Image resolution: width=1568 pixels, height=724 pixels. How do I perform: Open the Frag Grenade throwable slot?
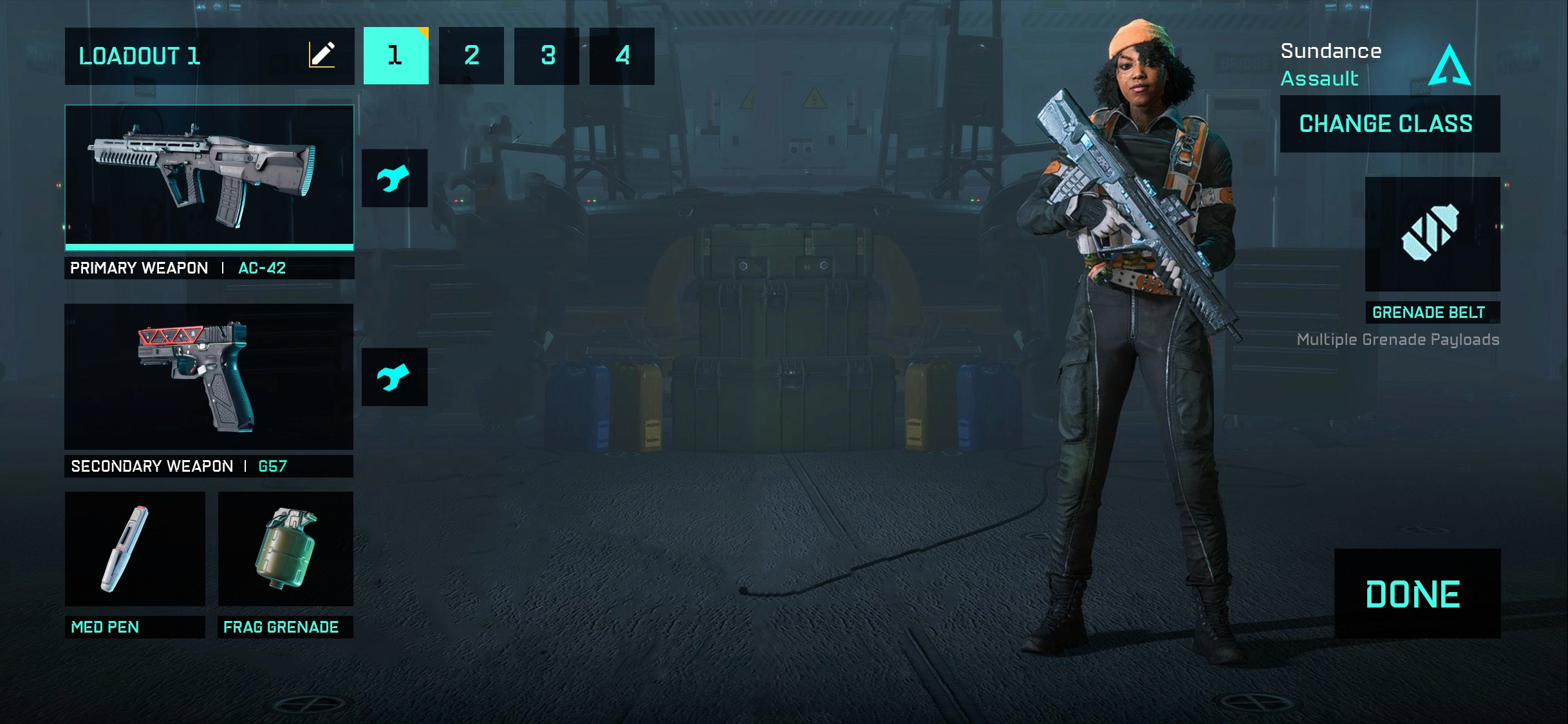pyautogui.click(x=286, y=549)
